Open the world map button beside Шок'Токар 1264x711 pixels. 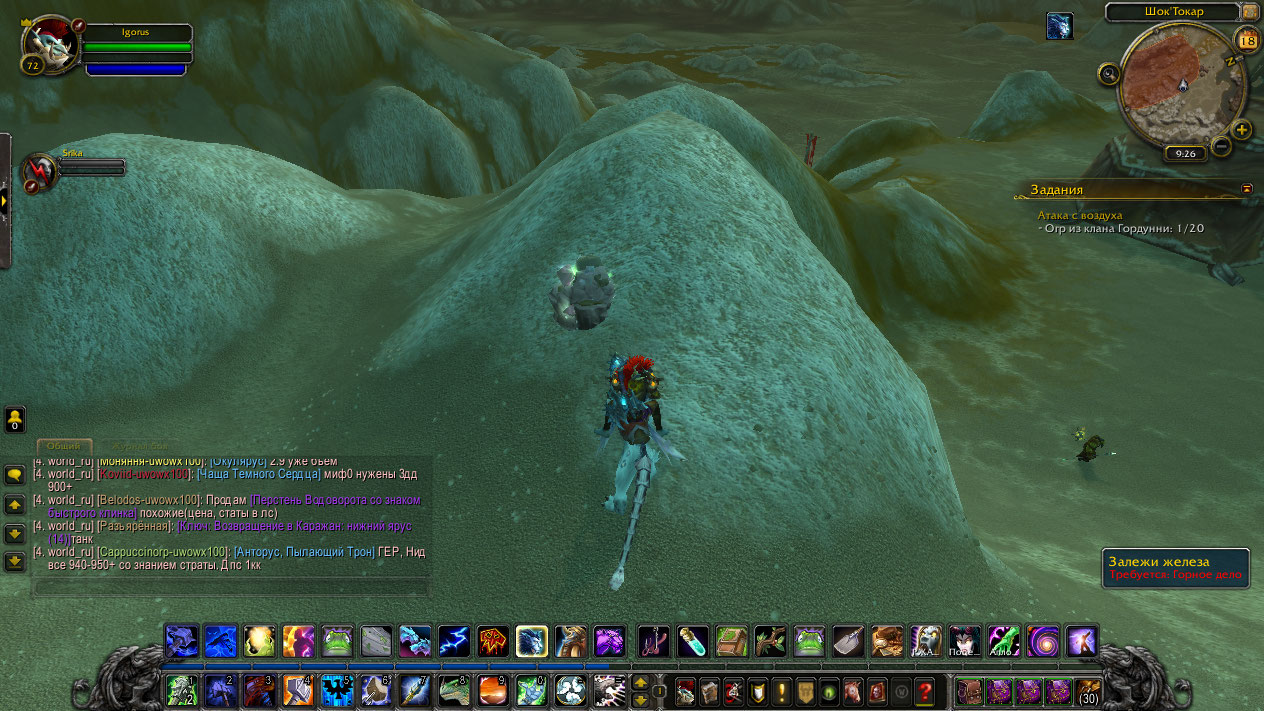click(1249, 11)
